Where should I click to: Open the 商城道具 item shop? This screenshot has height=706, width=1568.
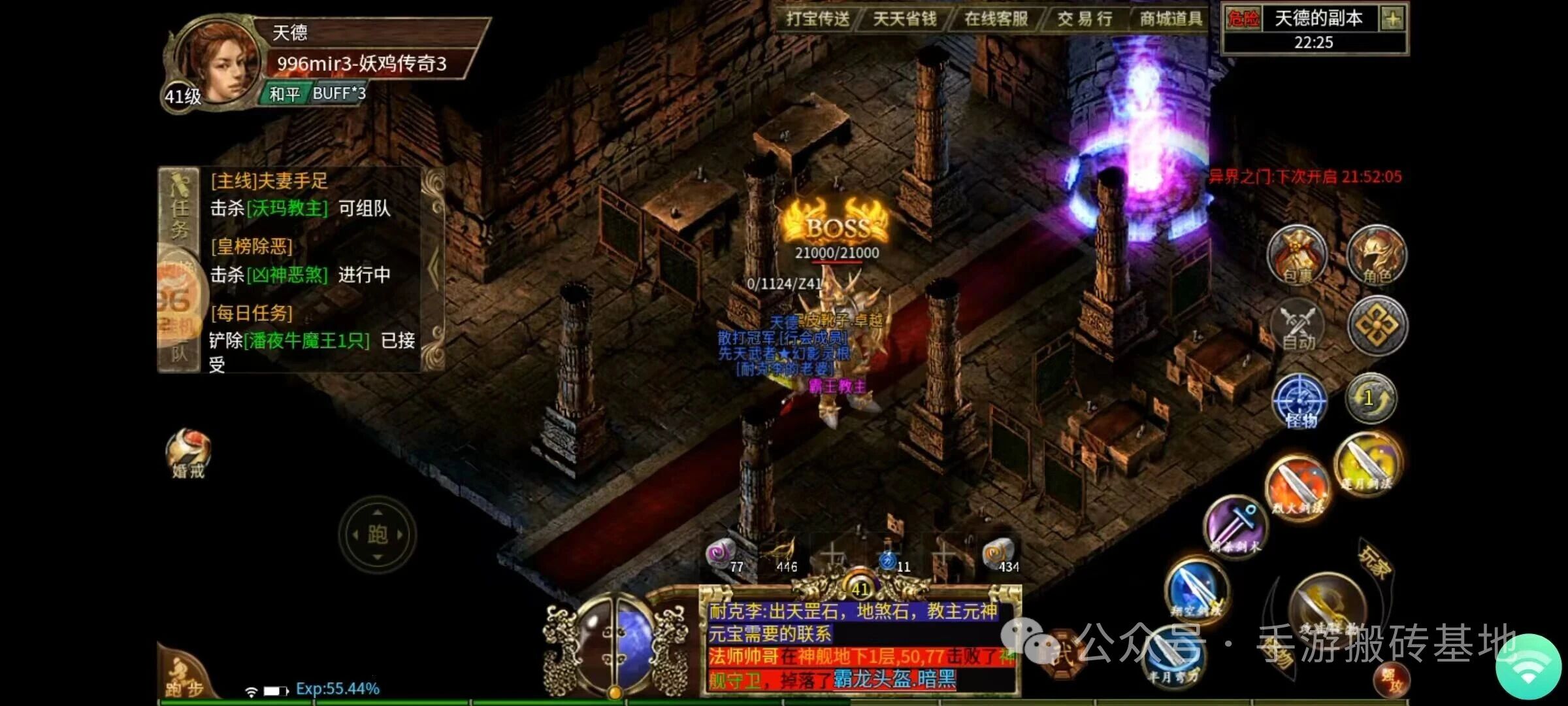1171,19
